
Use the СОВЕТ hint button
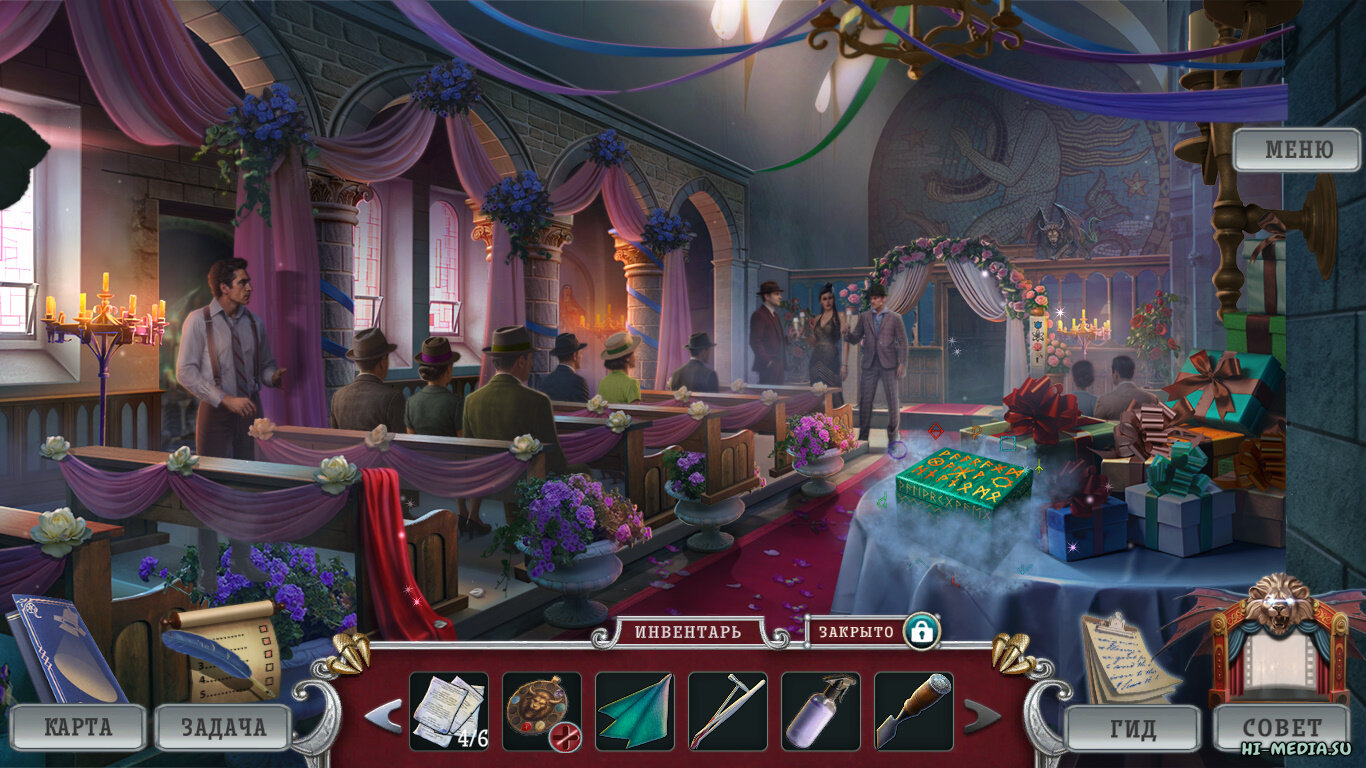pyautogui.click(x=1281, y=727)
